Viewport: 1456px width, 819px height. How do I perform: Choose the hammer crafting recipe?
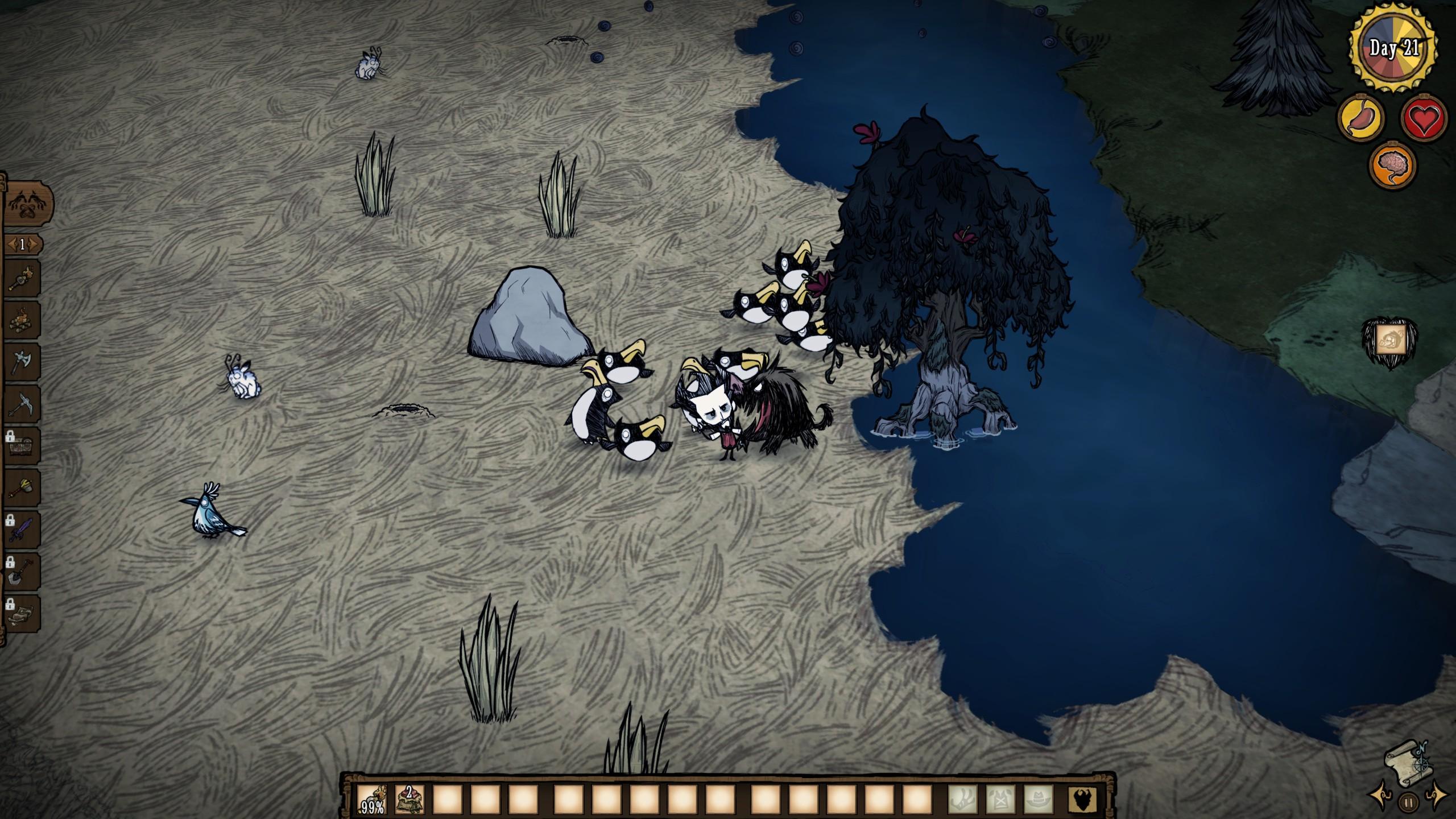point(22,487)
